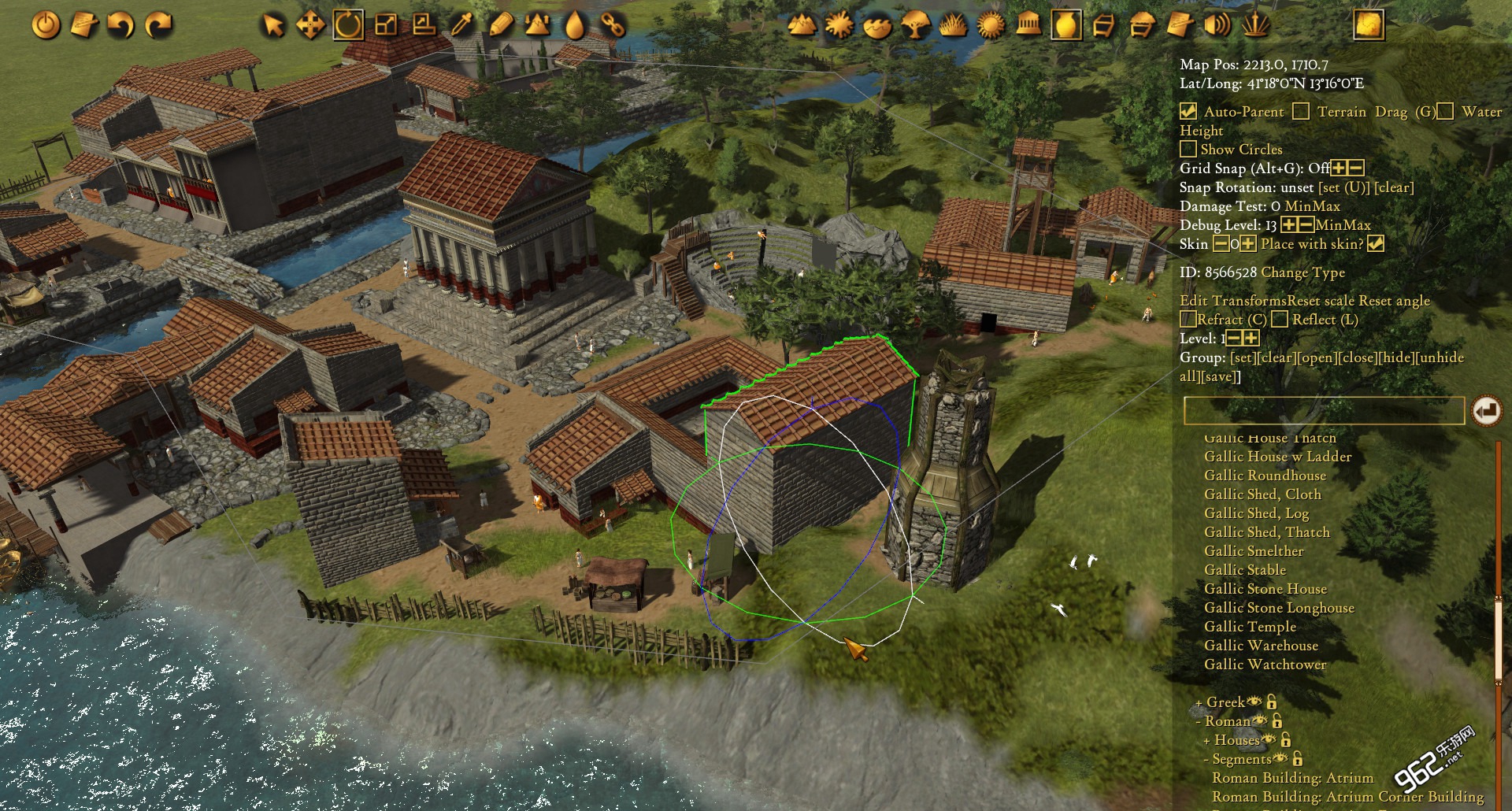This screenshot has width=1512, height=811.
Task: Click the Change Type link
Action: click(1303, 272)
